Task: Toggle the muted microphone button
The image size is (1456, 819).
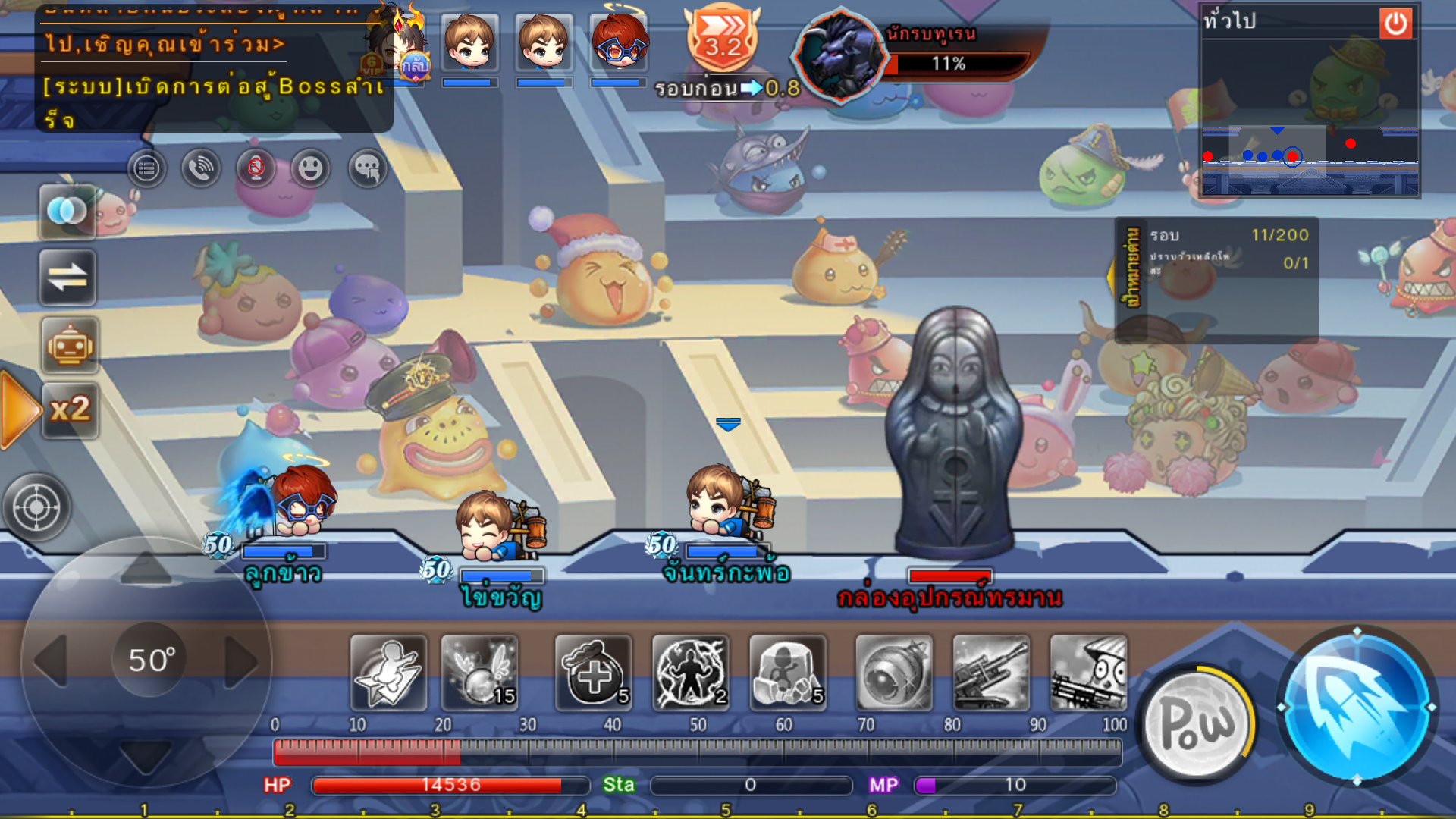Action: 256,168
